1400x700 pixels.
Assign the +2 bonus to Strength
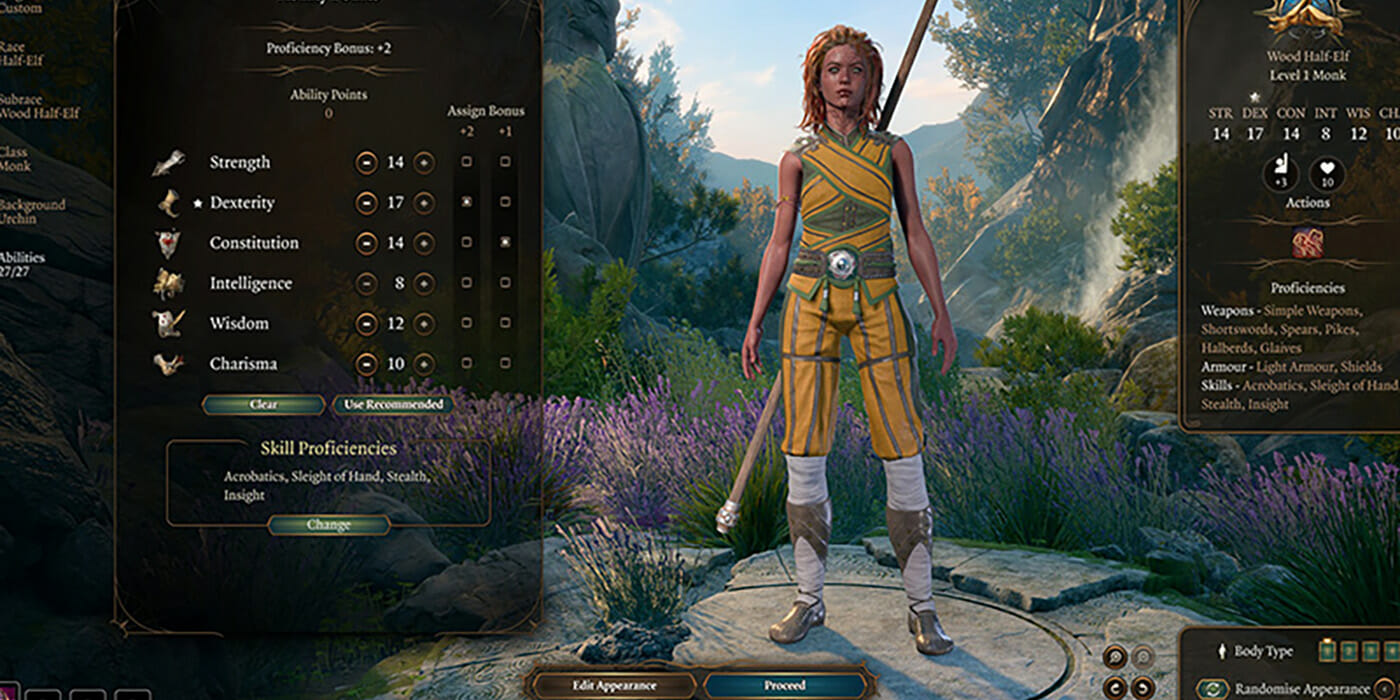466,162
